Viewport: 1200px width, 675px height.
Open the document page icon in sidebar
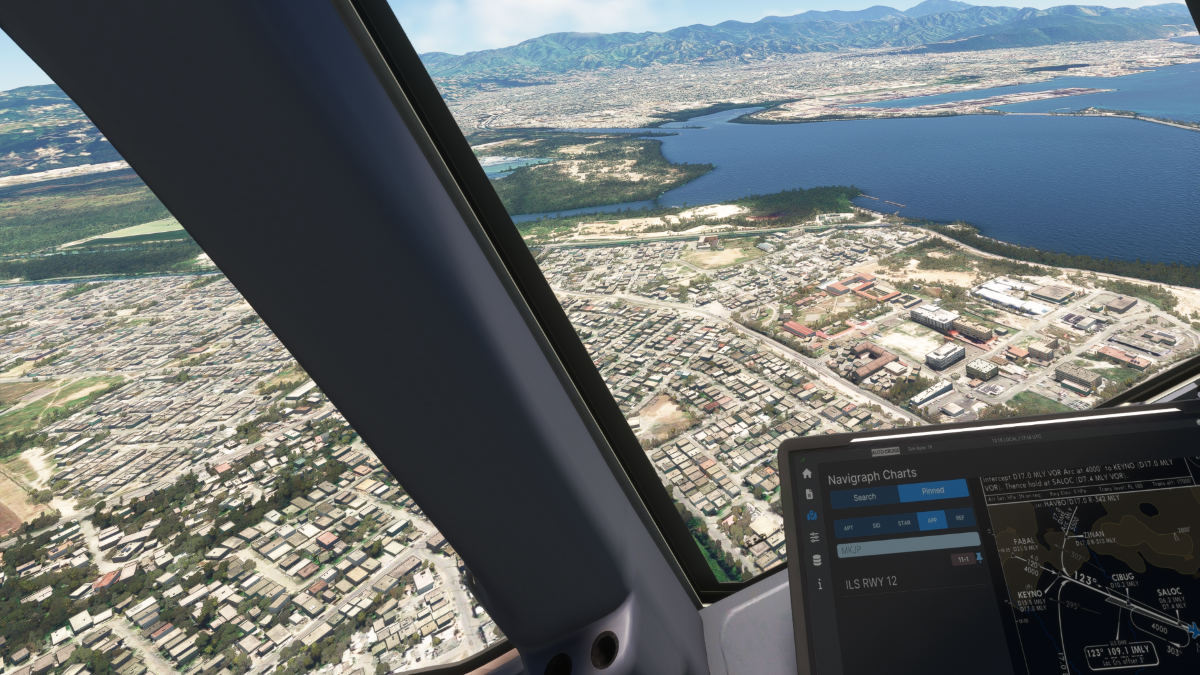pyautogui.click(x=809, y=494)
